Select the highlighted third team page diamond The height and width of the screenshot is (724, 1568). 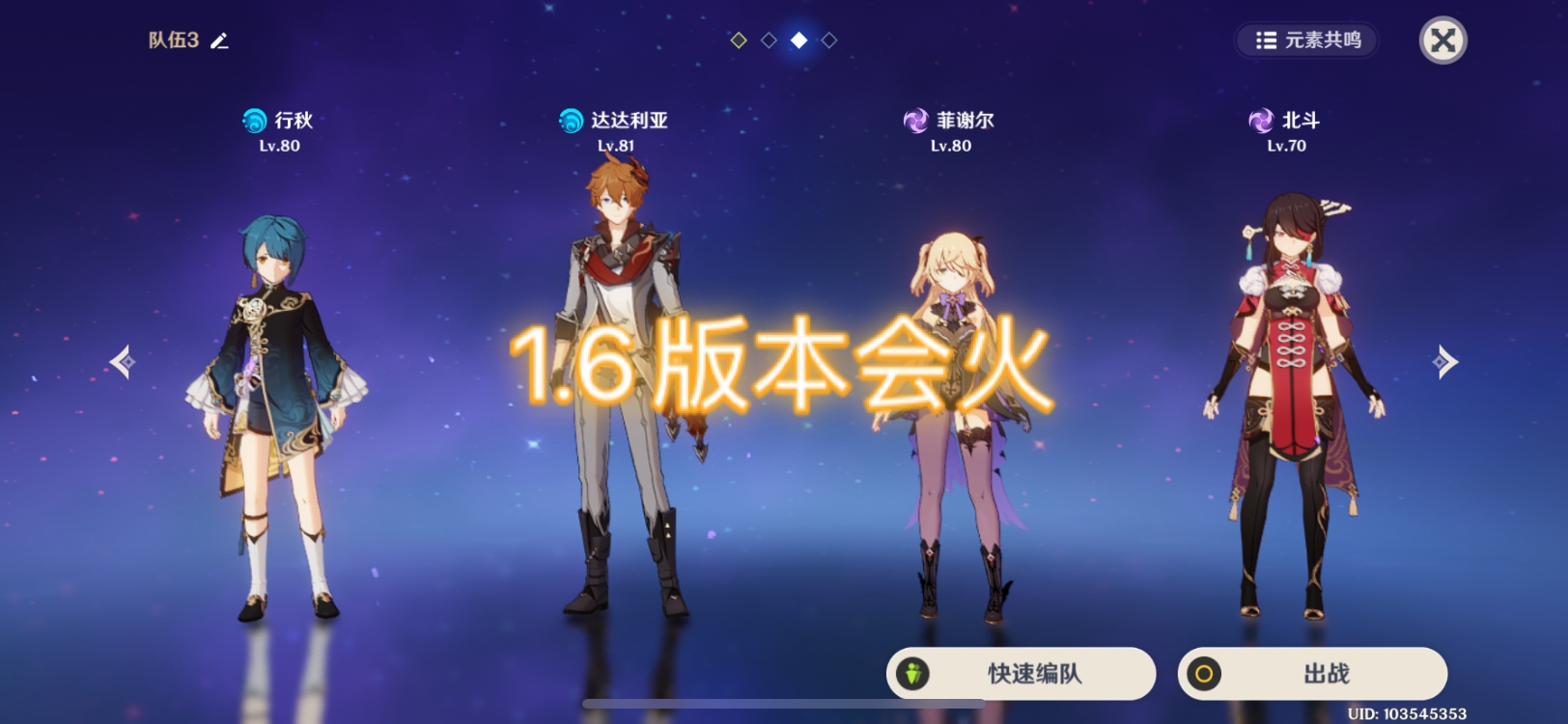(x=798, y=41)
